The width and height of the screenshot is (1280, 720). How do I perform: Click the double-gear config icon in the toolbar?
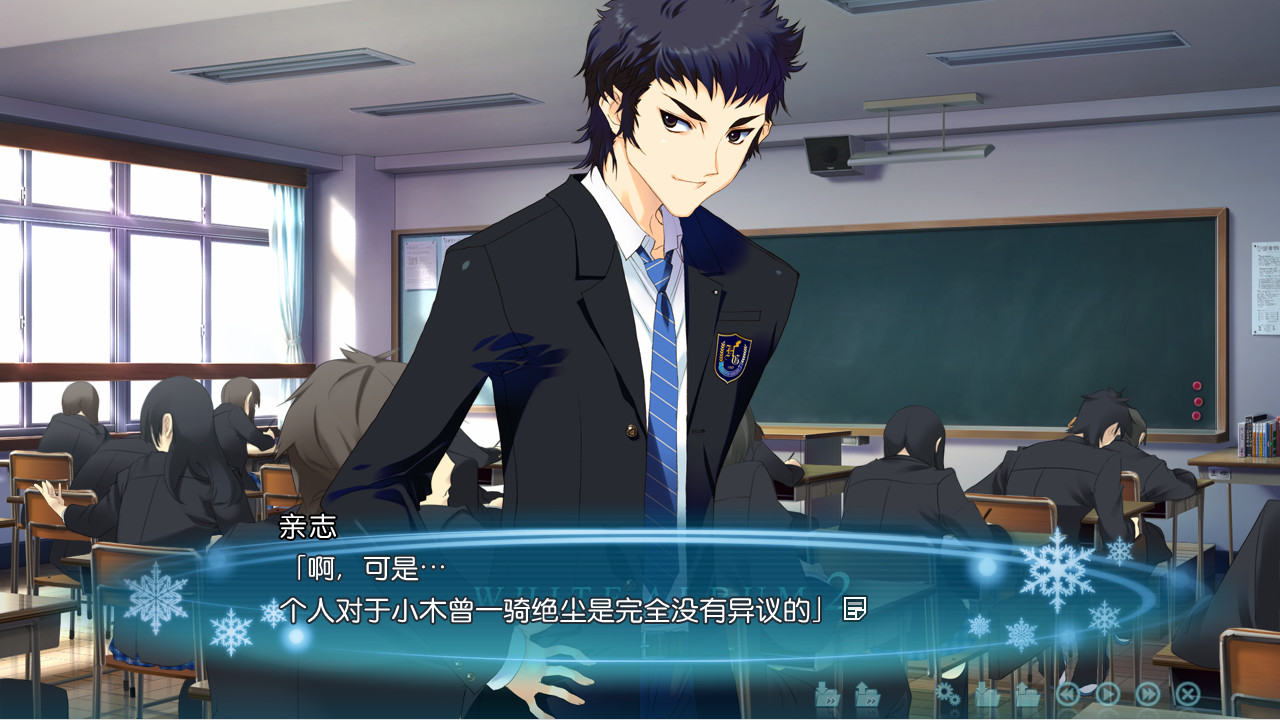948,694
